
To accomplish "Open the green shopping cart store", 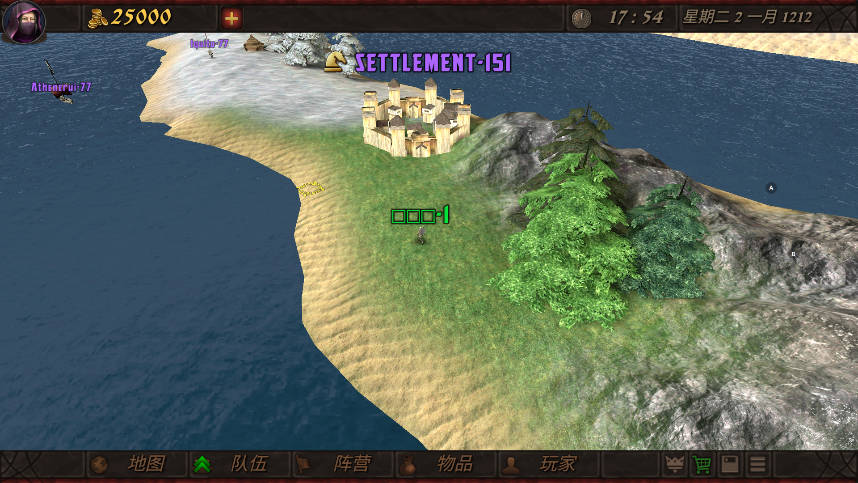I will coord(703,465).
